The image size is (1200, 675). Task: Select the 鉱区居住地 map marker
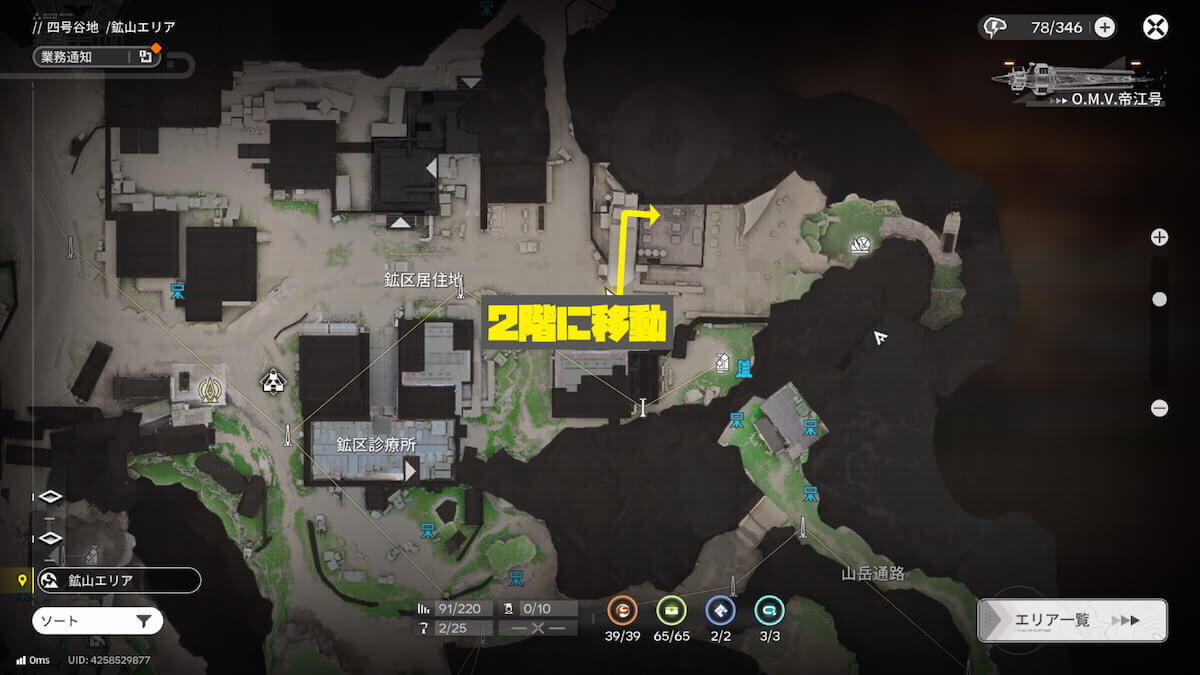(x=459, y=291)
